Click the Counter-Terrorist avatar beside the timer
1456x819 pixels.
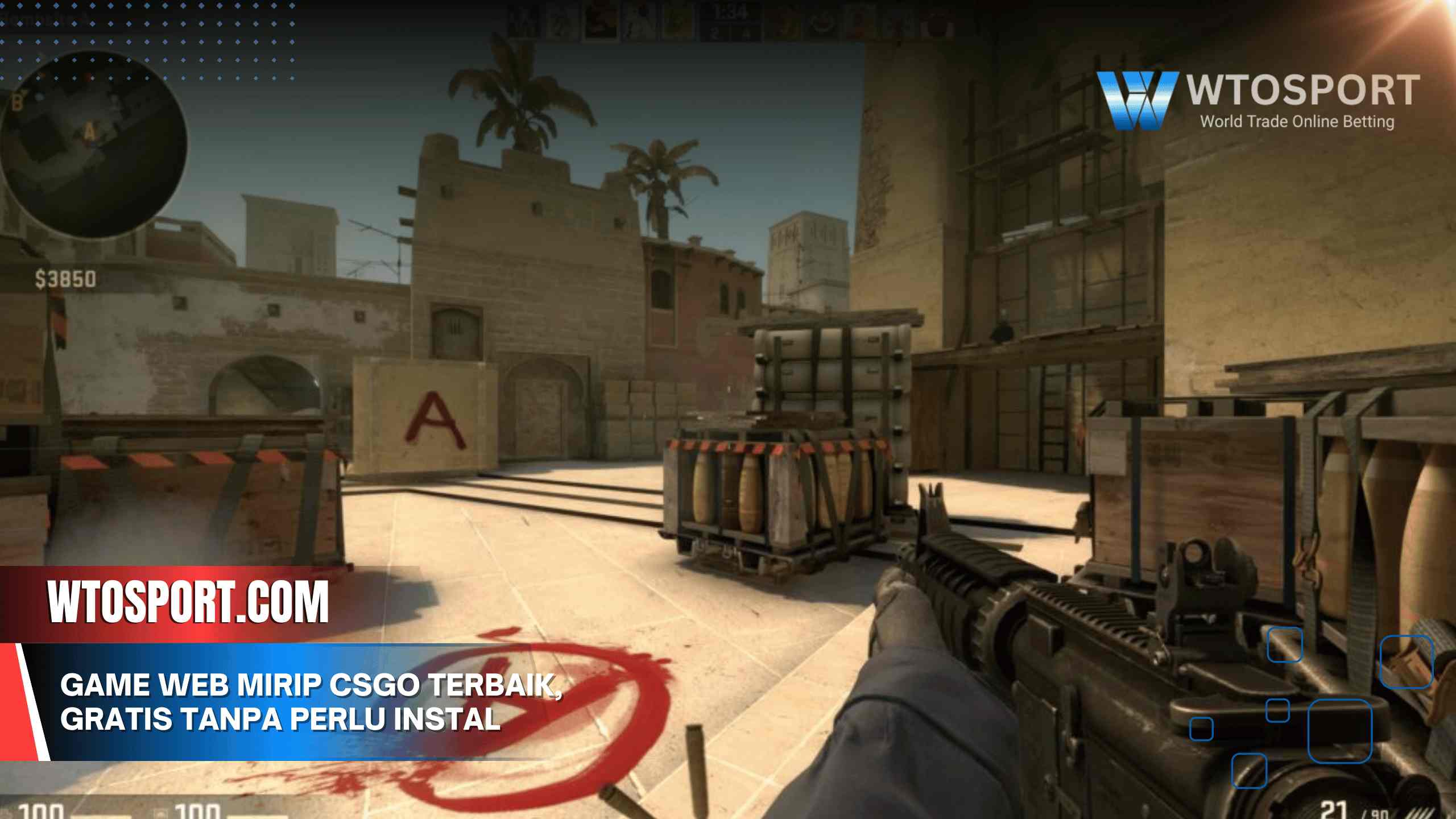677,20
